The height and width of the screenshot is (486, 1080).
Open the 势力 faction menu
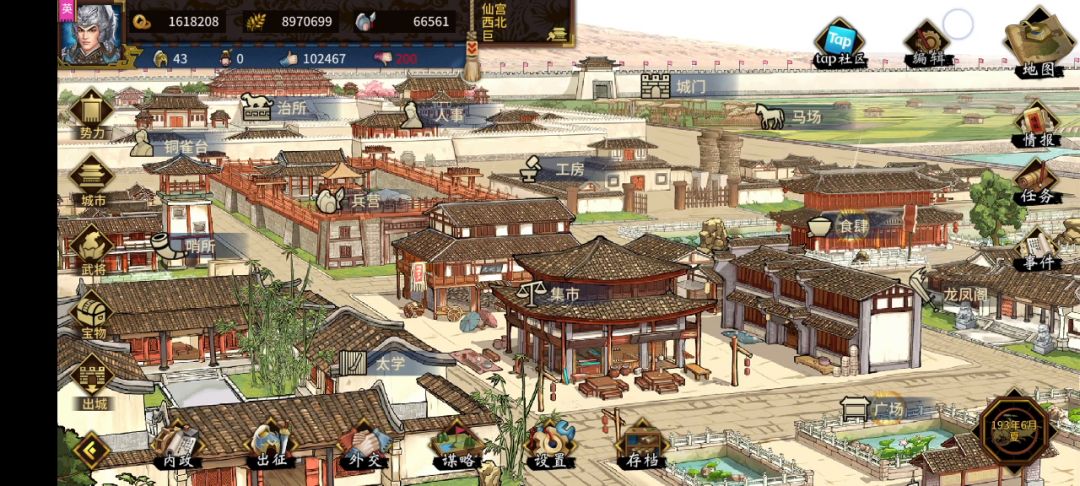(x=91, y=113)
